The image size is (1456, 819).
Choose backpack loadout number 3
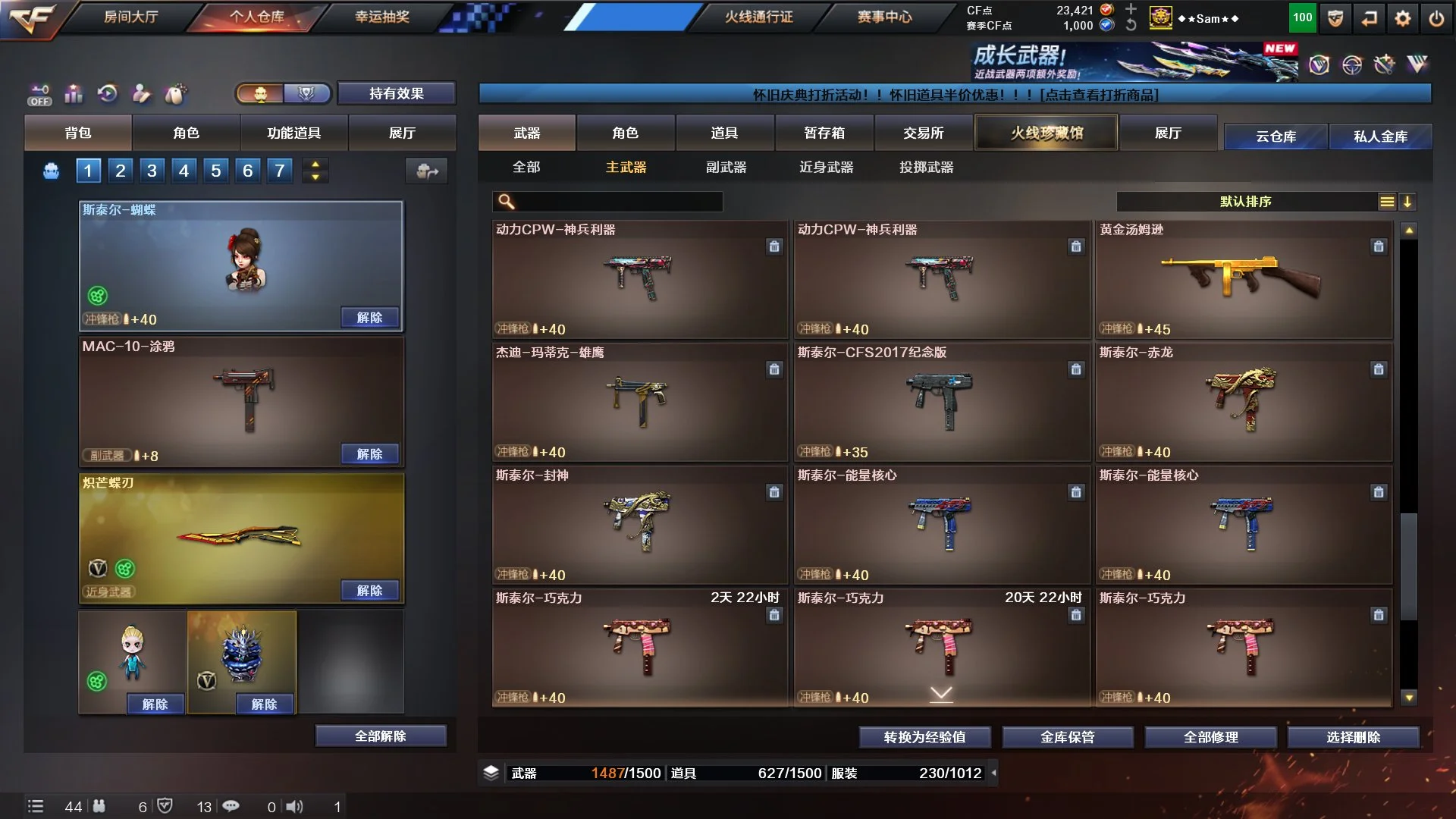click(152, 171)
